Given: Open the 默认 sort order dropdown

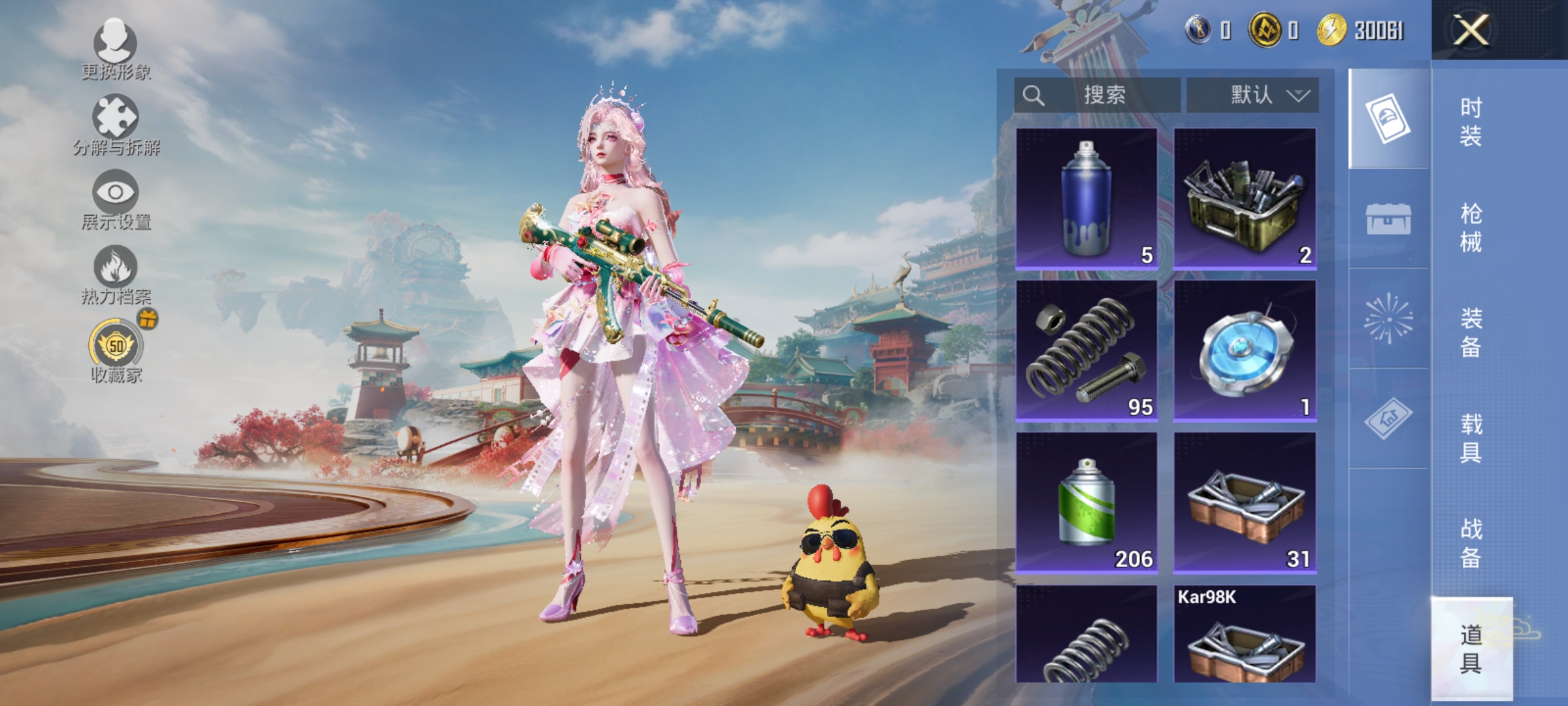Looking at the screenshot, I should pyautogui.click(x=1251, y=93).
